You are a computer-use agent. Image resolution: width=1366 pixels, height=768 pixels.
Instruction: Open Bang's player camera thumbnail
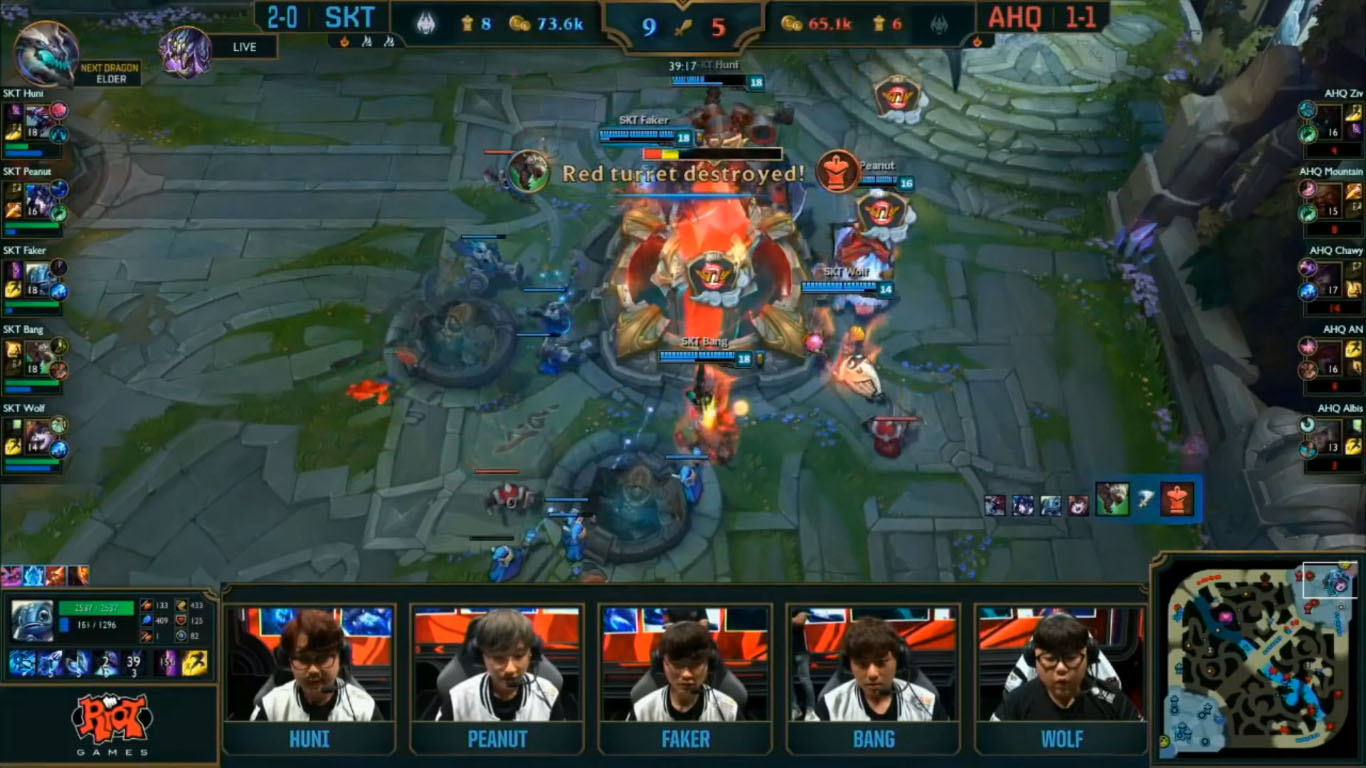(x=873, y=663)
